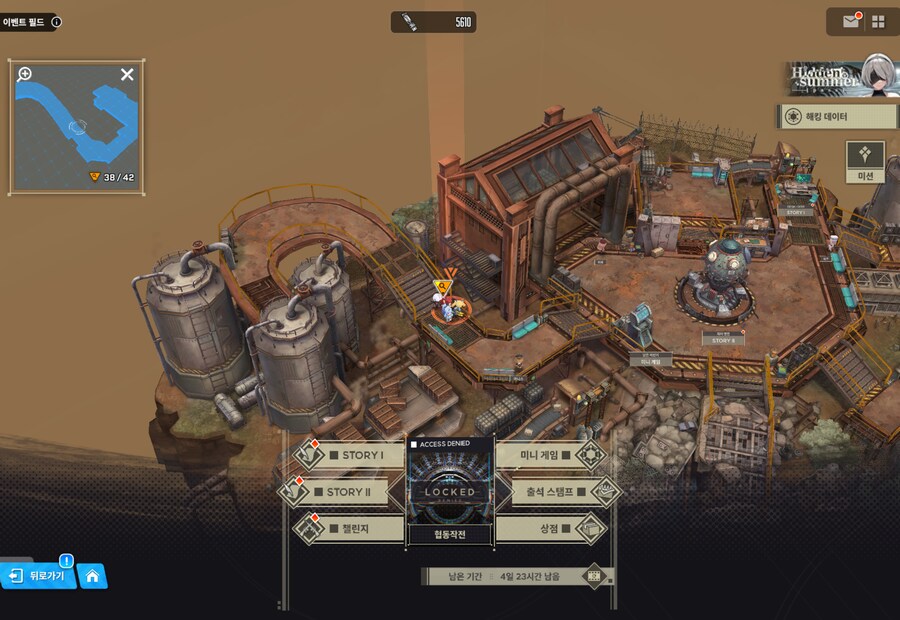Open the STORY II menu entry

point(350,492)
